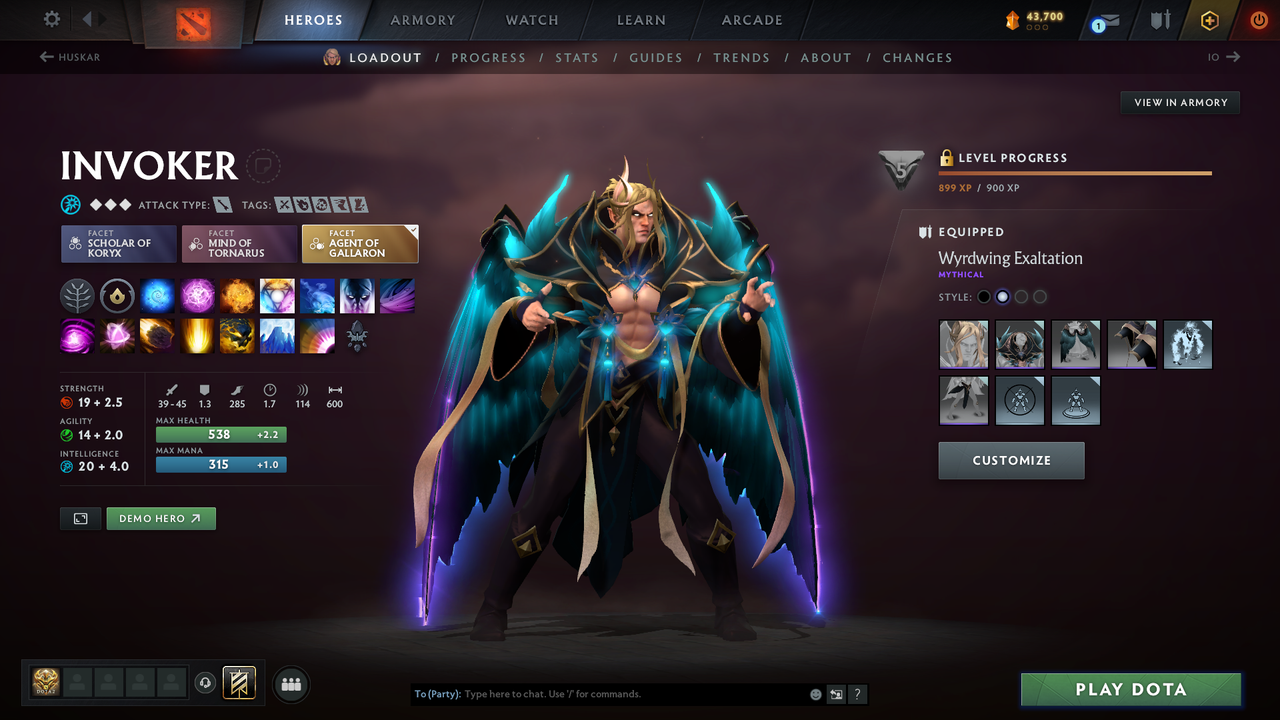Click the VIEW IN ARMORY button

pos(1179,102)
